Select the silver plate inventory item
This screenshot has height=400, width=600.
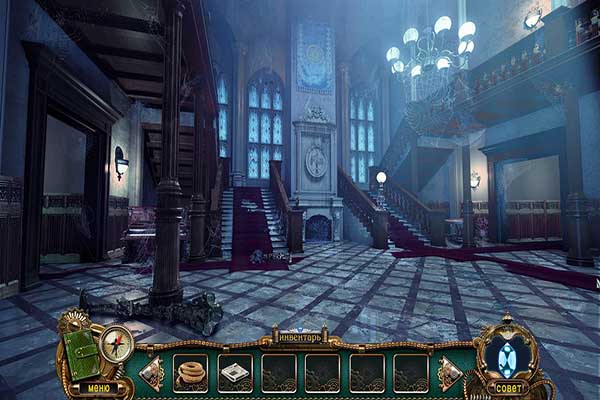234,372
